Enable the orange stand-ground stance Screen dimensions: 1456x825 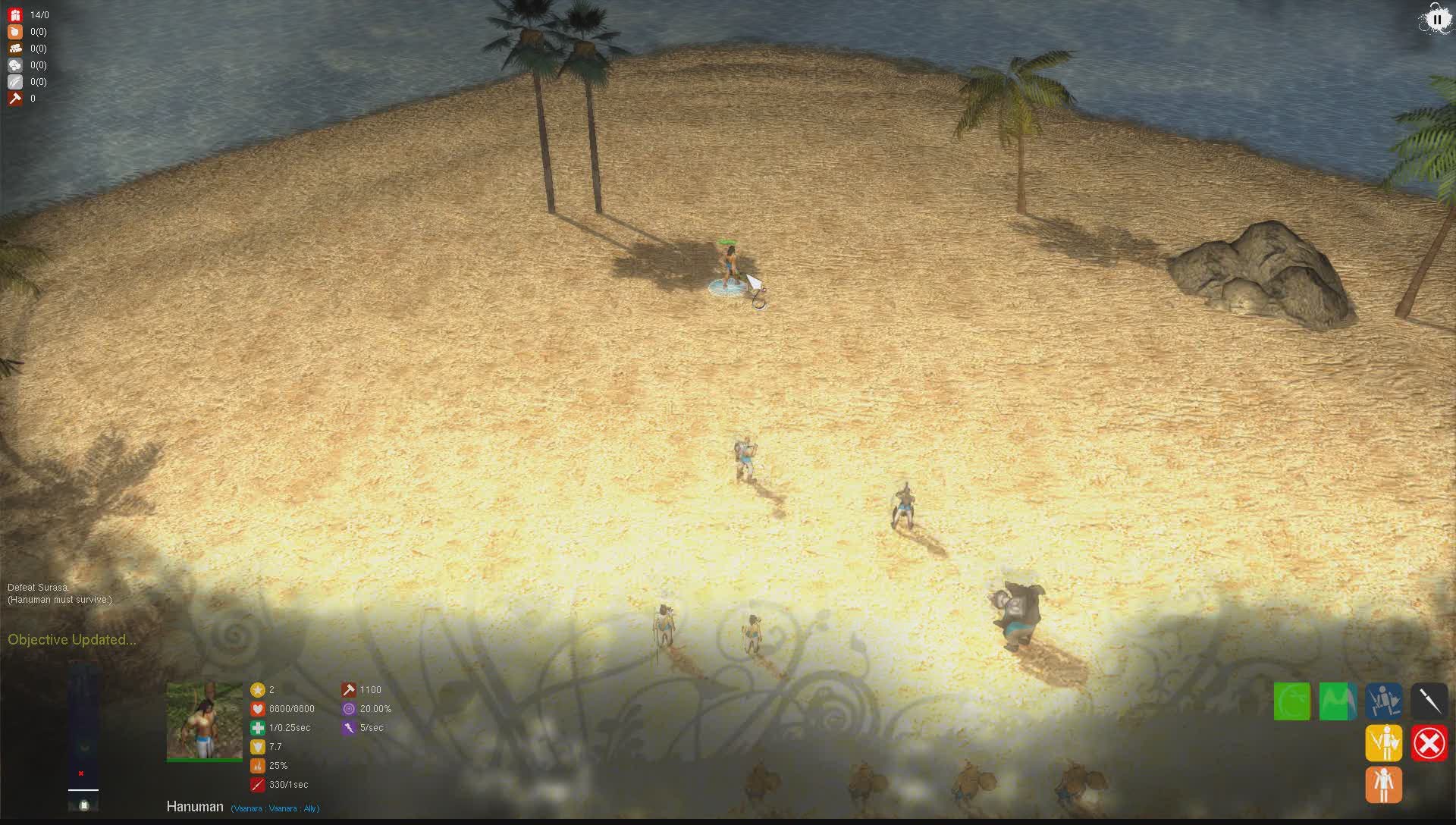coord(1383,785)
